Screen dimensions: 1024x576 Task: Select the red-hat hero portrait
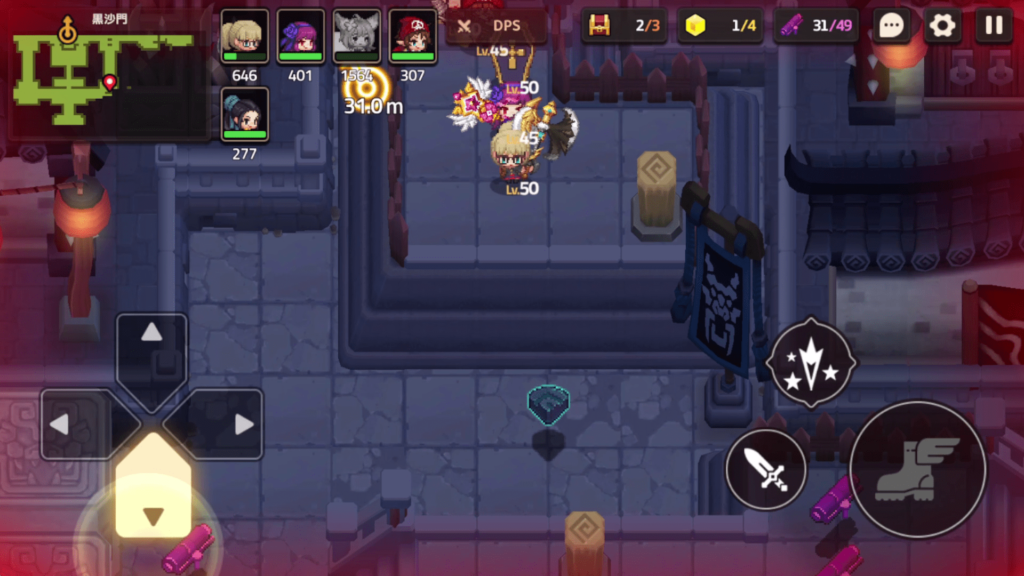click(412, 37)
